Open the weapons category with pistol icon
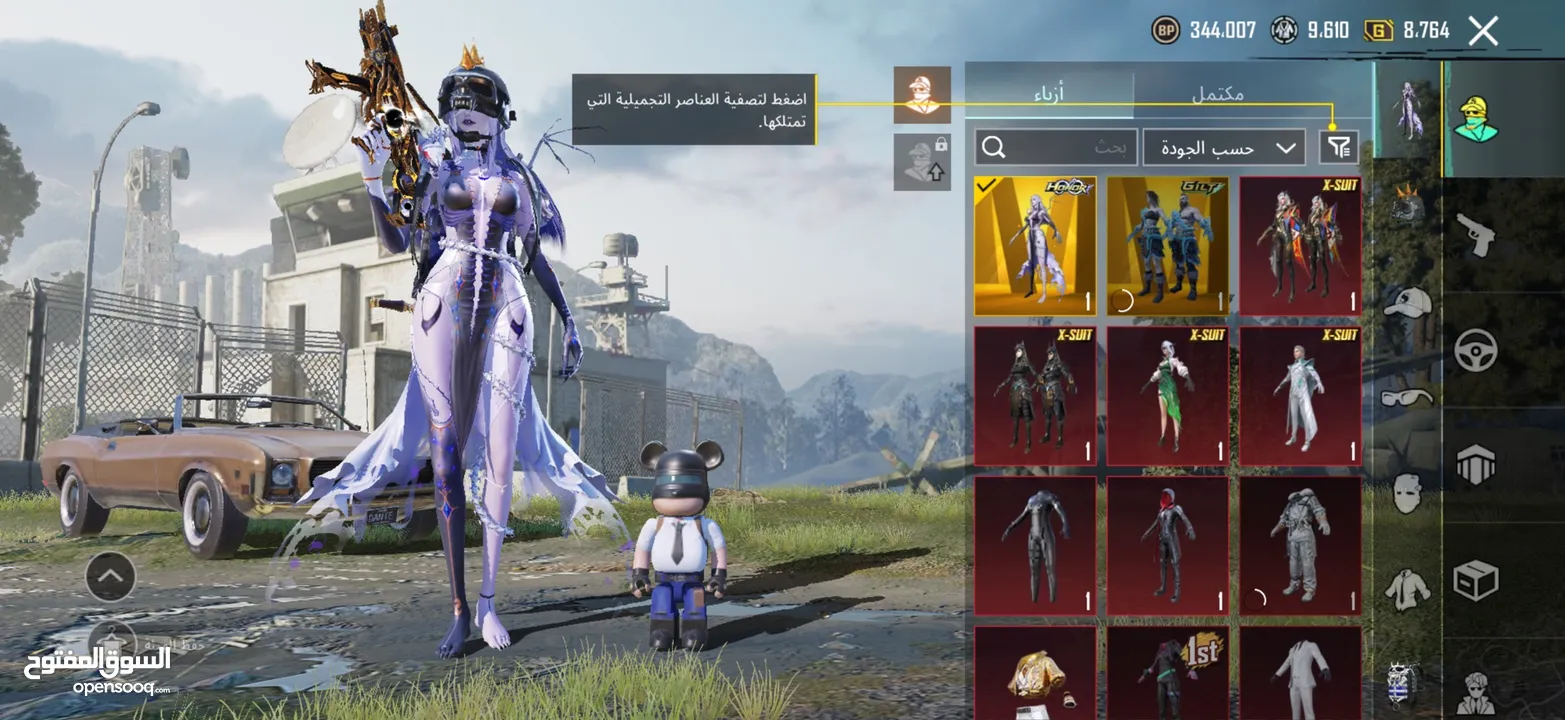This screenshot has width=1565, height=720. [1475, 235]
